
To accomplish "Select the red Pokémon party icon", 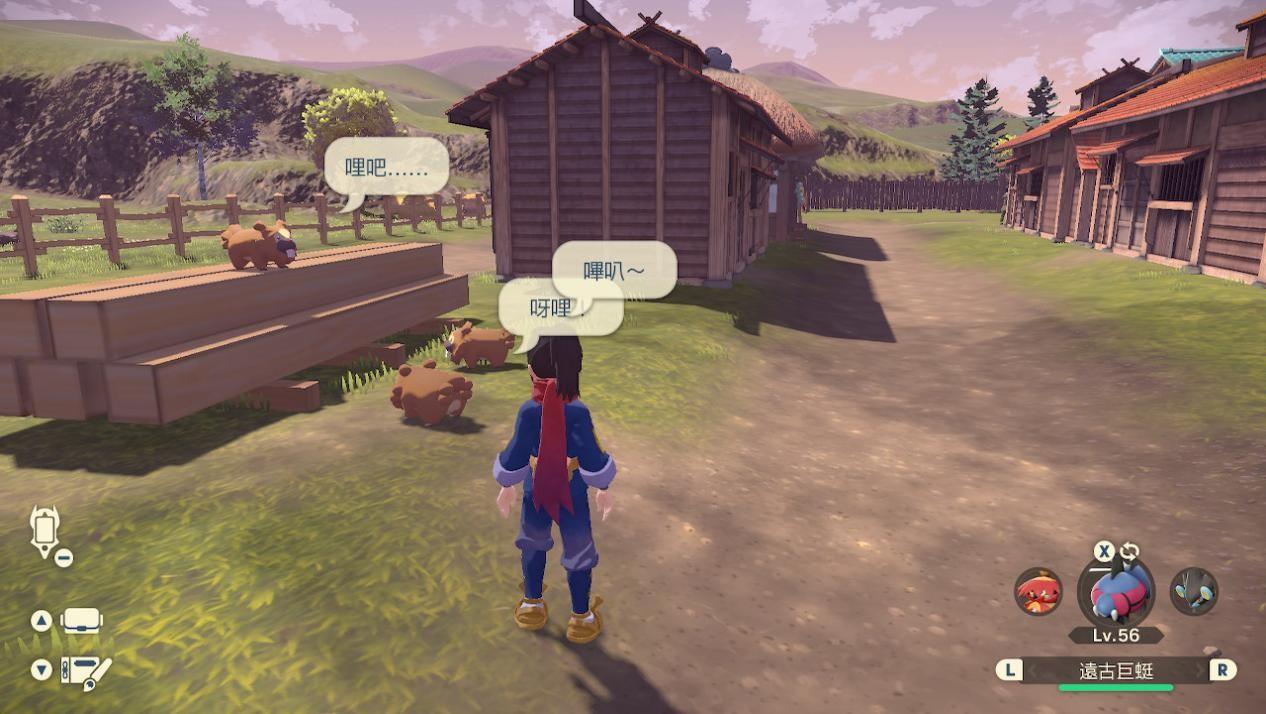I will point(1038,591).
